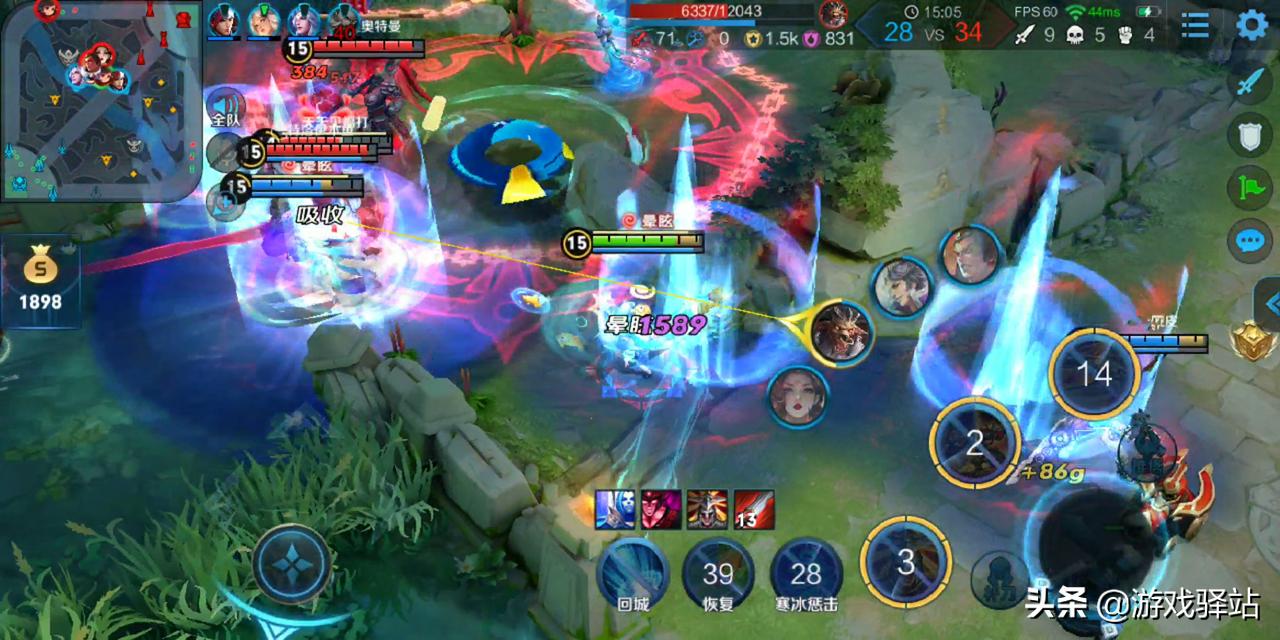Activate the ultimate skill showing cooldown 14
1280x640 pixels.
(1094, 374)
